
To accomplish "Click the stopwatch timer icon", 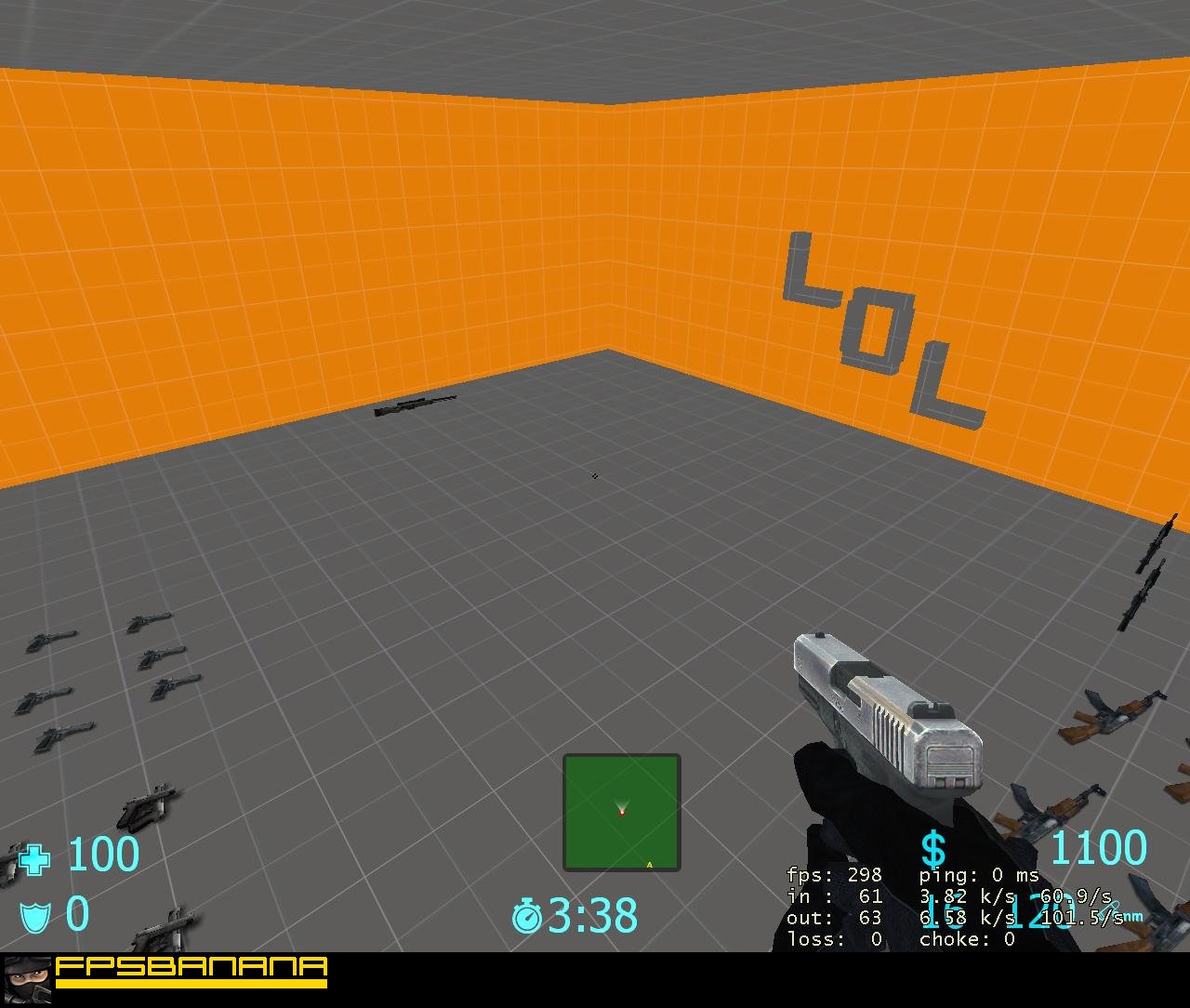I will [x=527, y=917].
